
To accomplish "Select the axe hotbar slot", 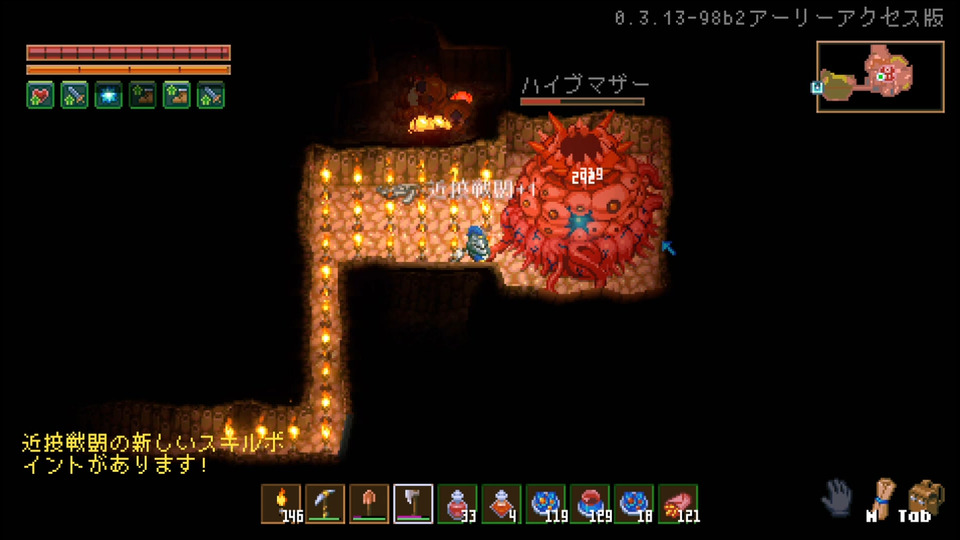I will 413,503.
